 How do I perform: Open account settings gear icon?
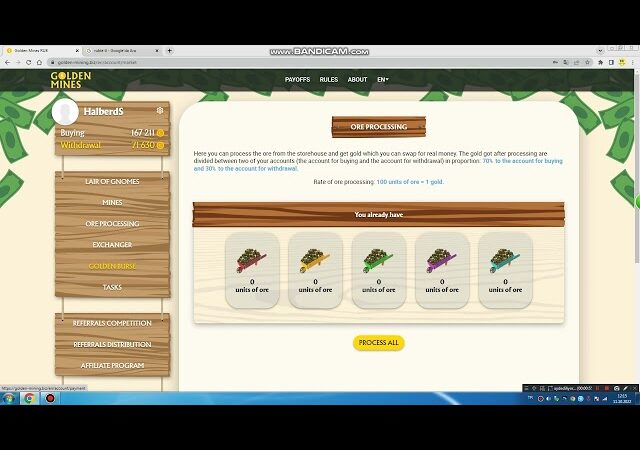[160, 111]
